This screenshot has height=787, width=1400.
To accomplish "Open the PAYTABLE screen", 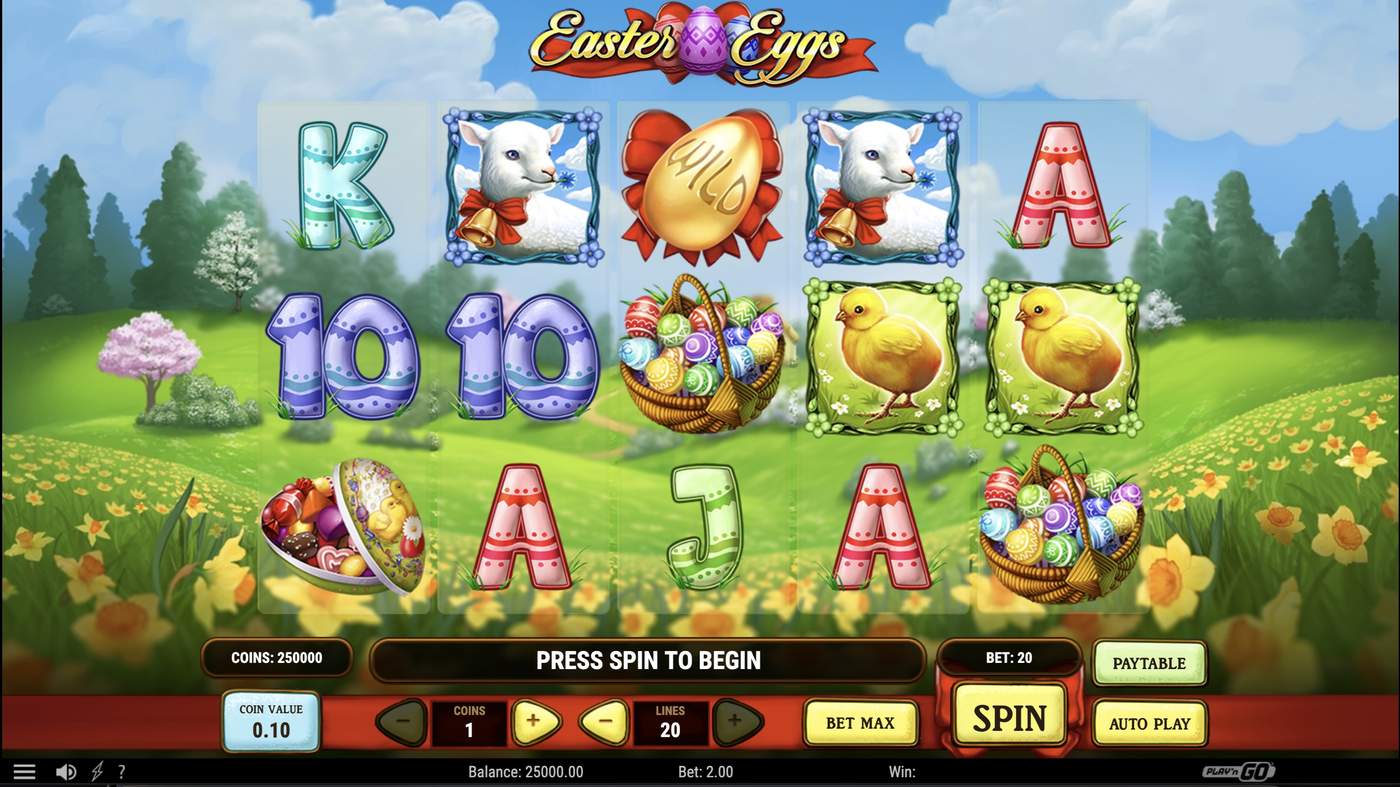I will [1149, 662].
